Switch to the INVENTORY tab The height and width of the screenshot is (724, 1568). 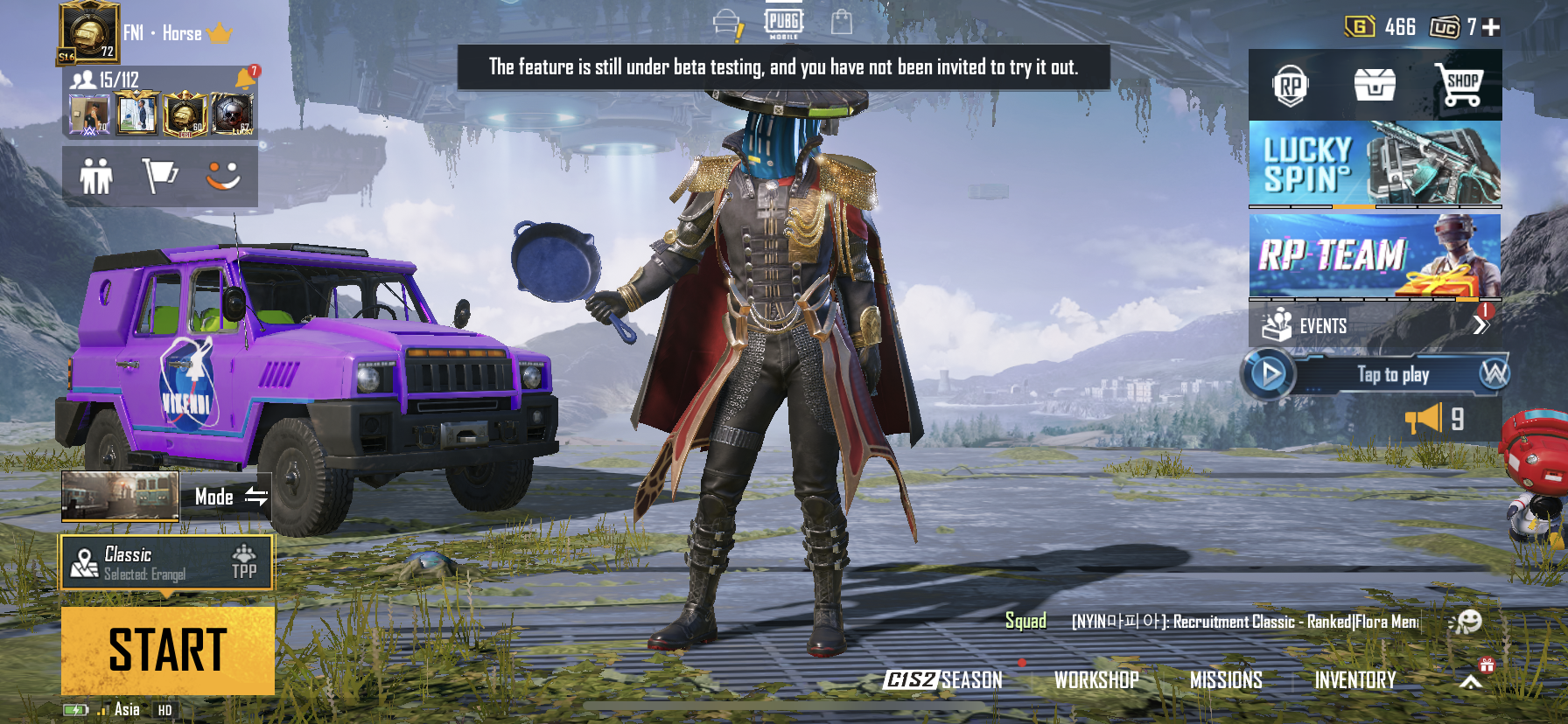pos(1356,679)
